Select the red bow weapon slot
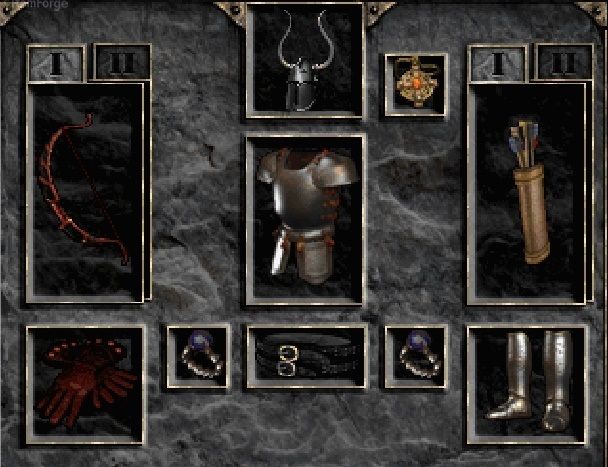The width and height of the screenshot is (608, 467). click(x=85, y=190)
